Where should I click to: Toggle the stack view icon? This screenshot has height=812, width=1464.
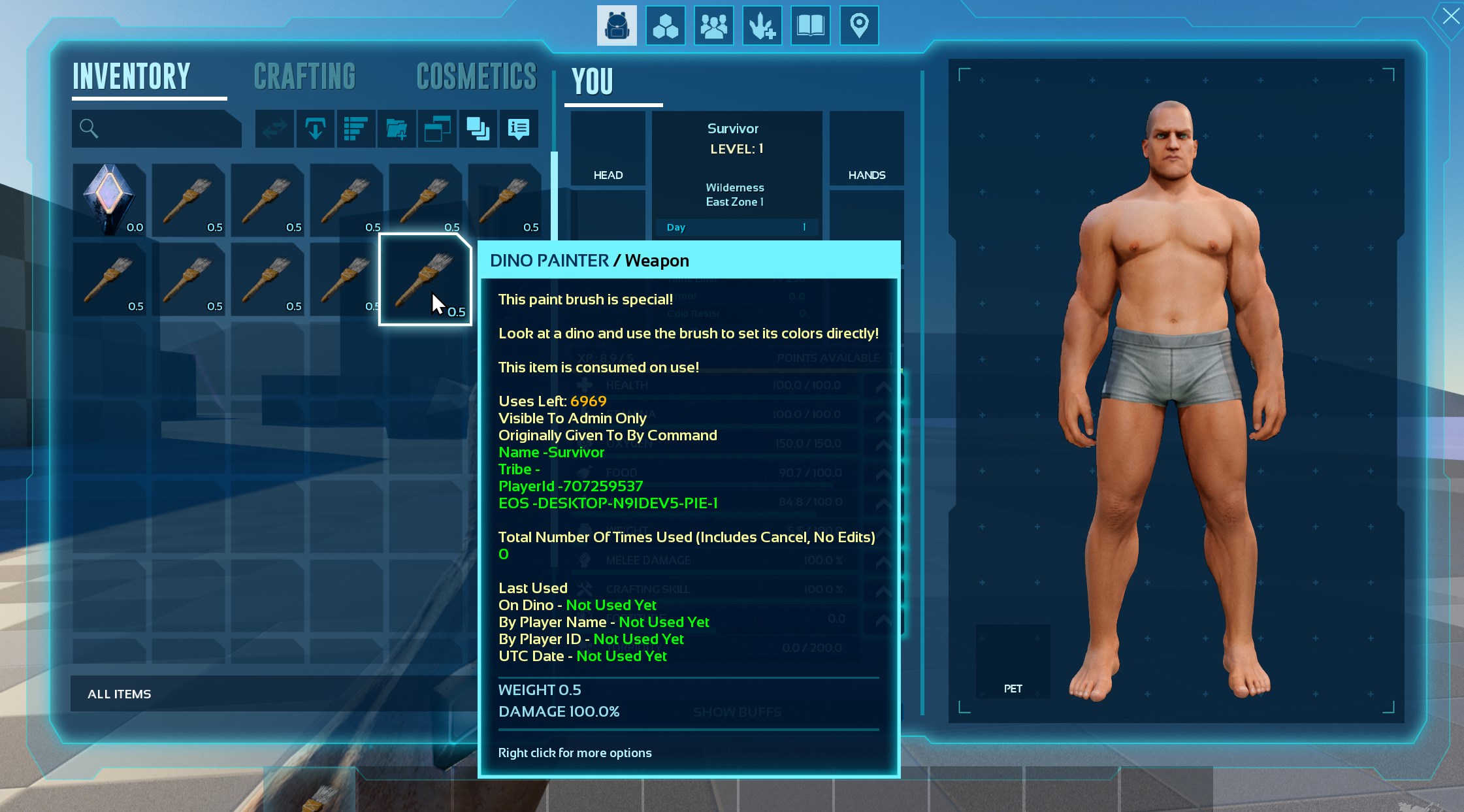pos(478,129)
